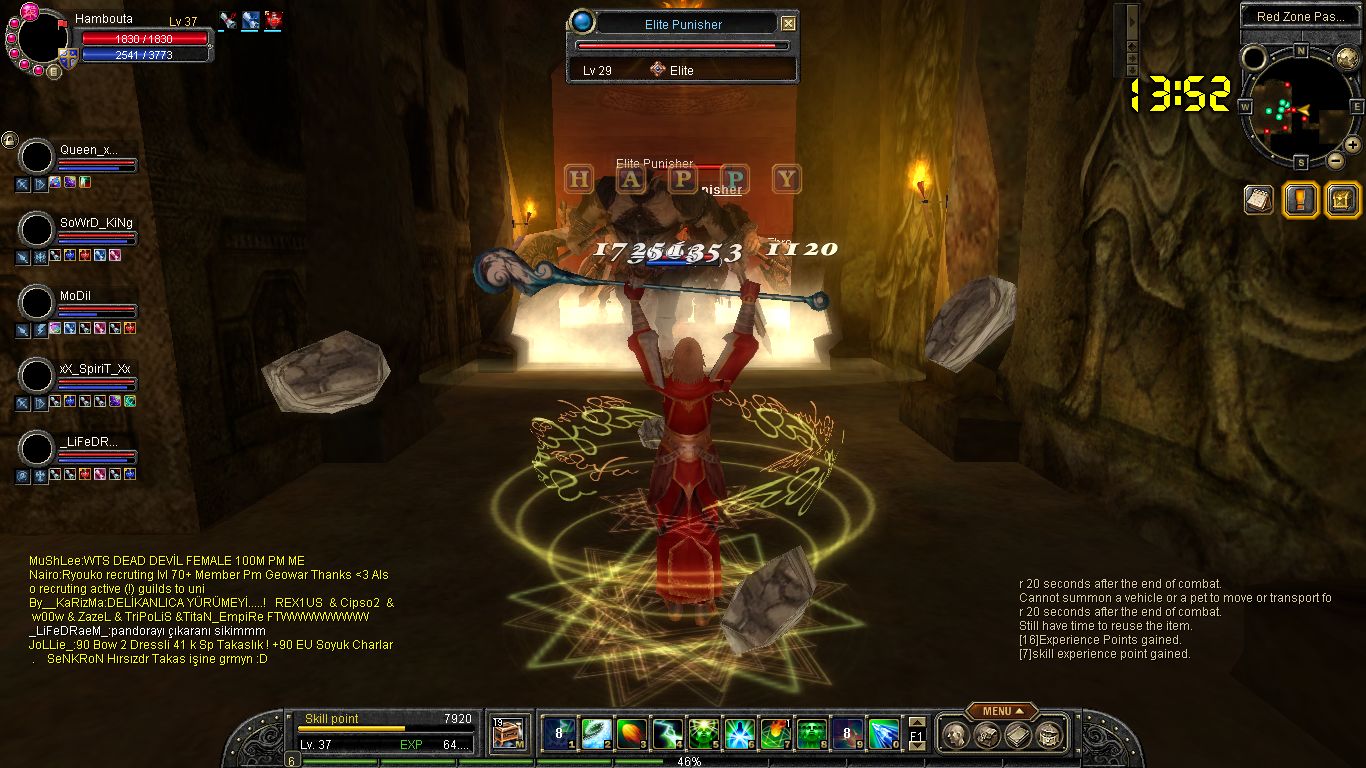Zoom in on the minimap
The height and width of the screenshot is (768, 1366).
pos(1352,146)
